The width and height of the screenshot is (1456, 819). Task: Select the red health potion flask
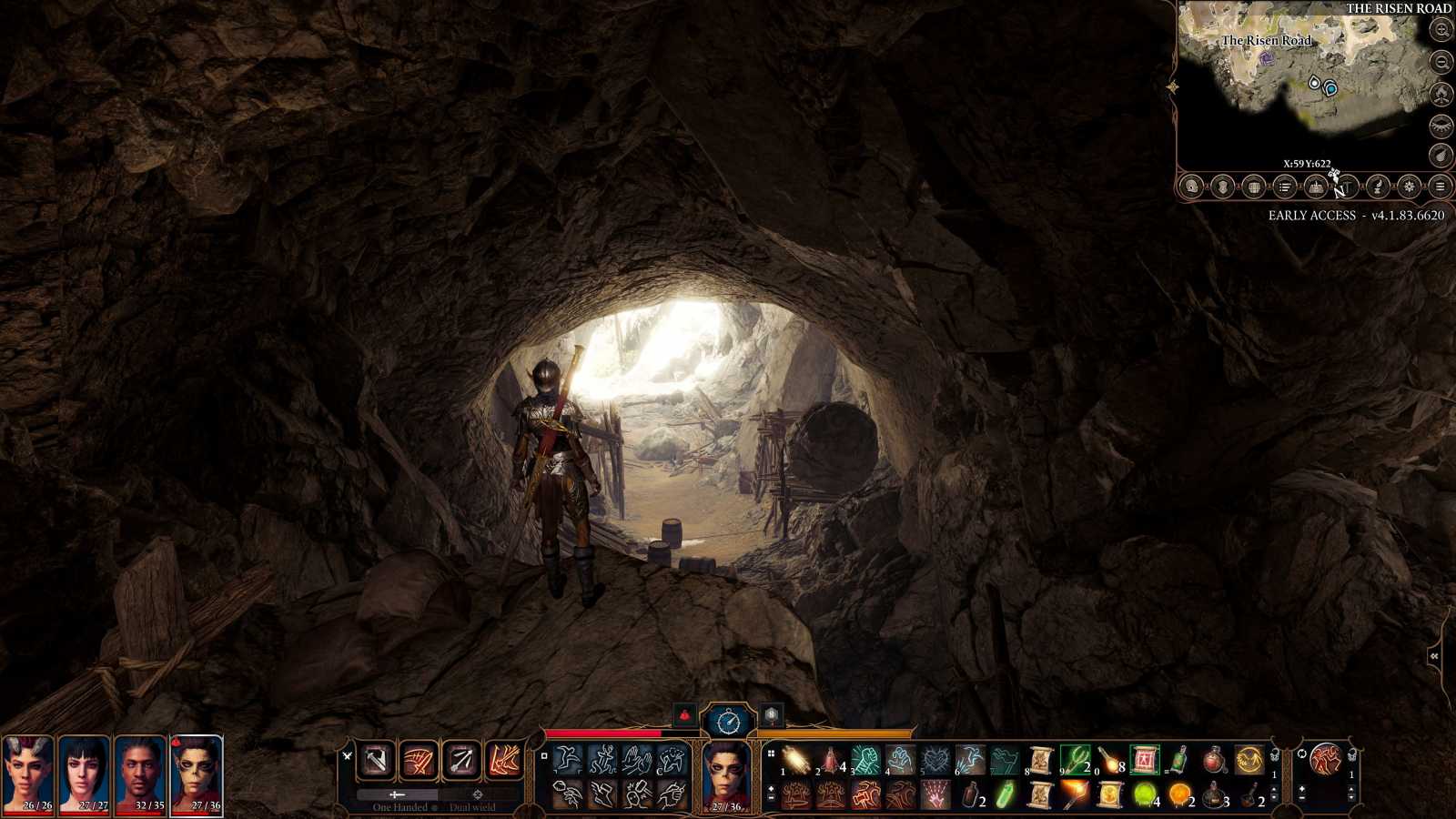pos(1214,759)
